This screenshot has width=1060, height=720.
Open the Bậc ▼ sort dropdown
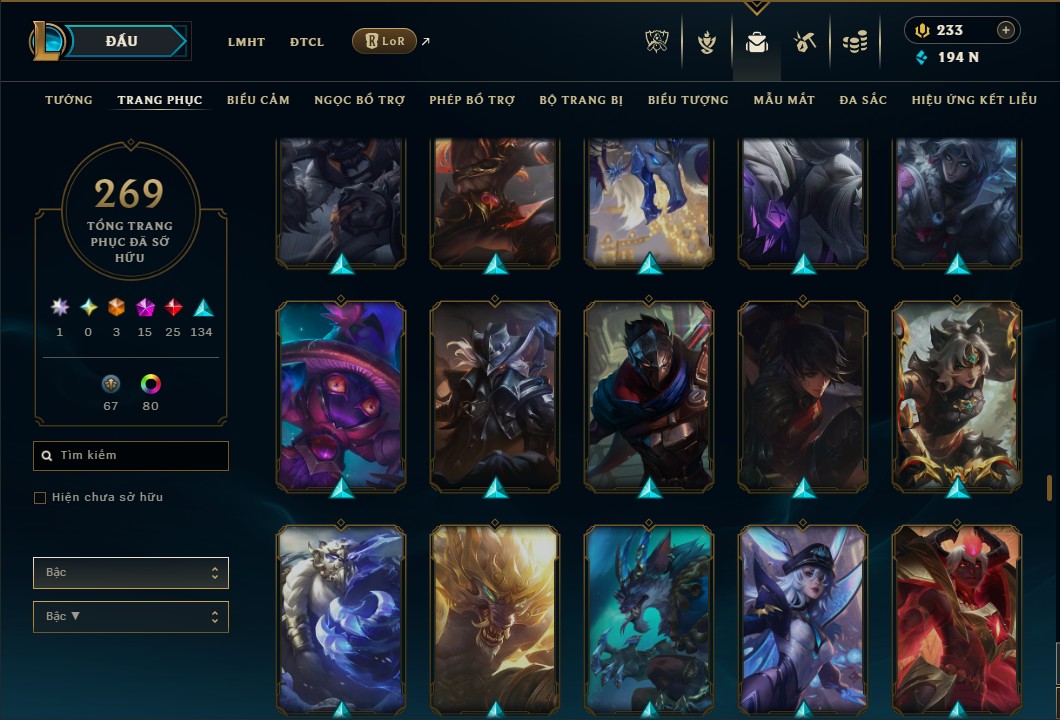(x=131, y=616)
